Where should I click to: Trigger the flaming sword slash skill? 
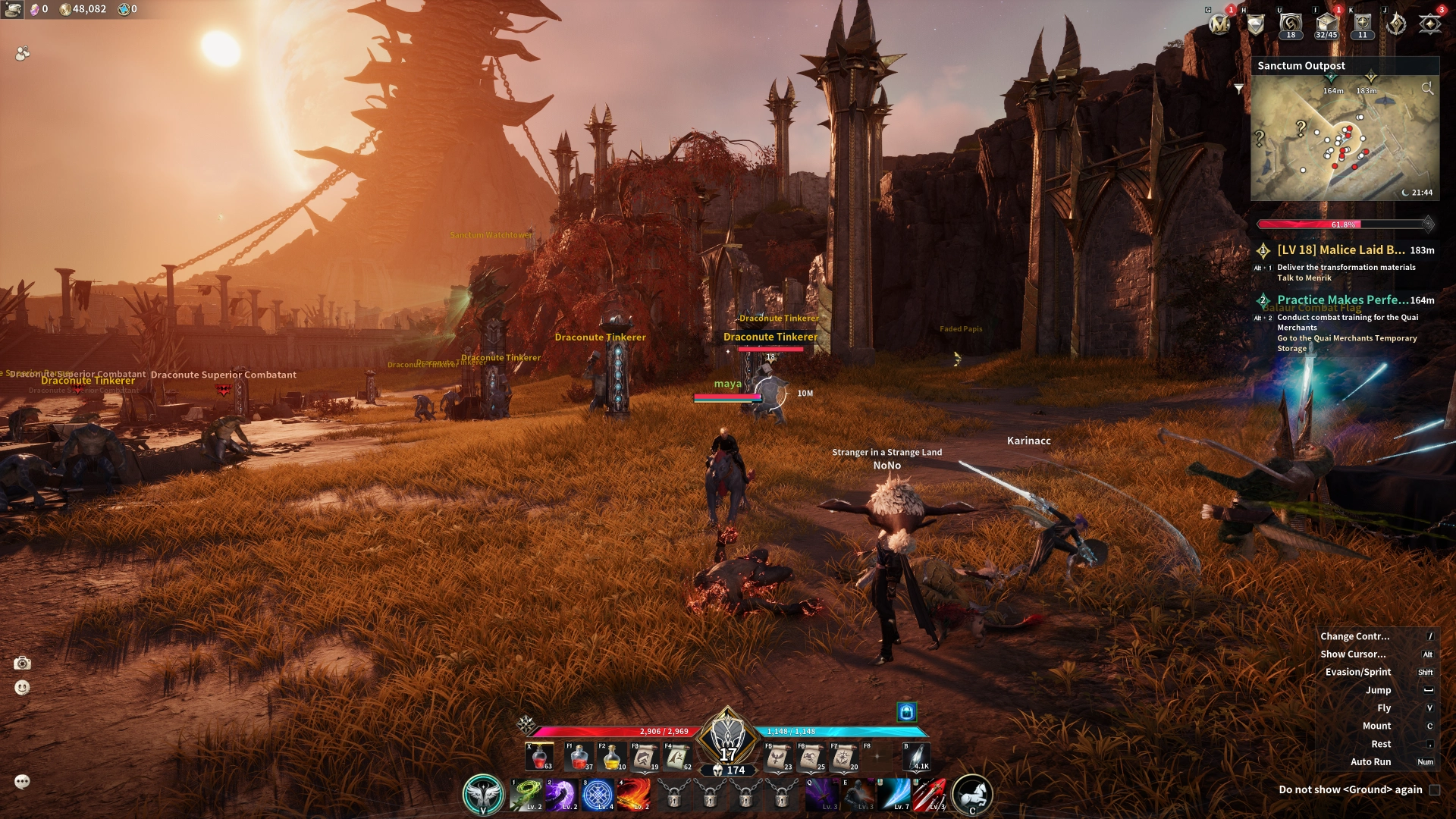click(634, 795)
